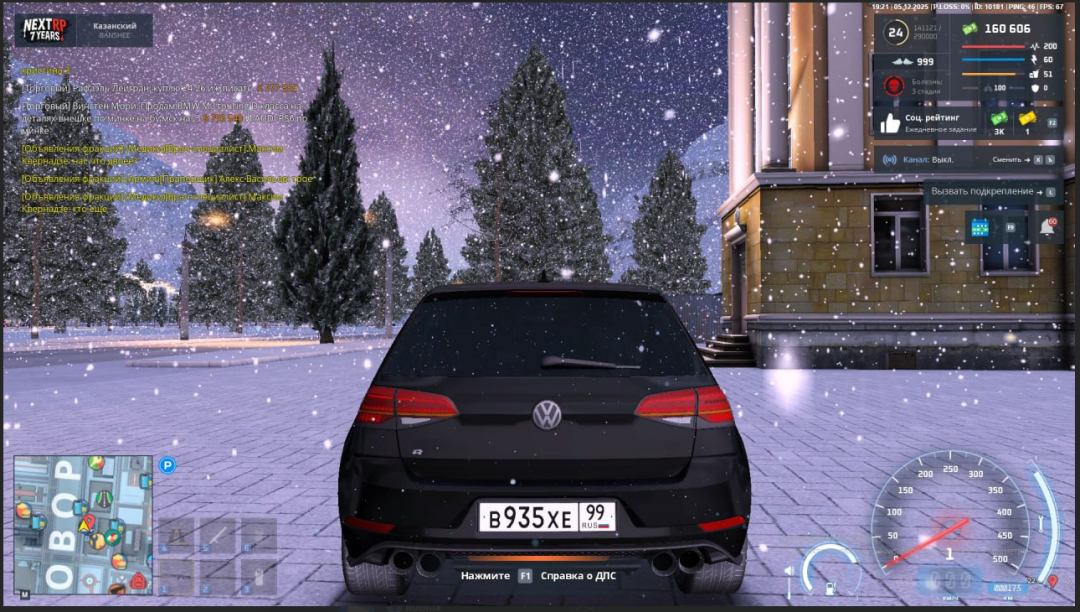
Task: Open the minimap in the corner
Action: [x=83, y=524]
